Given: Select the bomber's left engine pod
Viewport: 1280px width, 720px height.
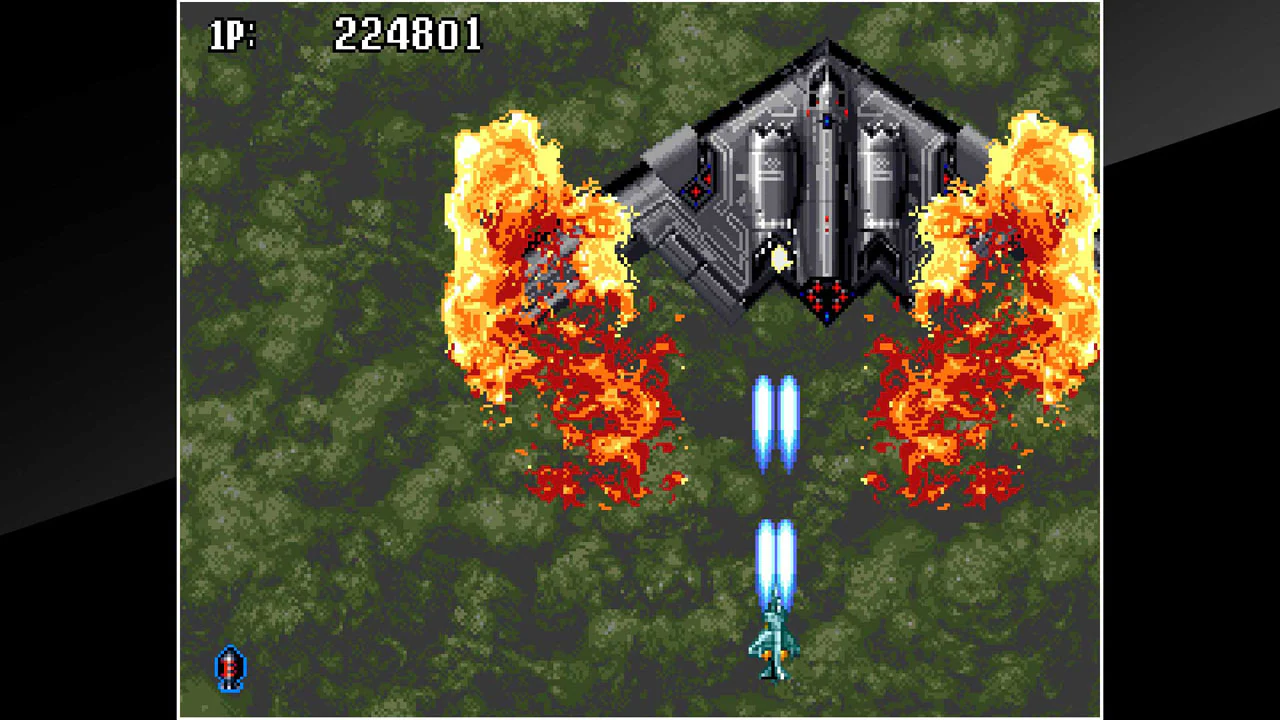Looking at the screenshot, I should (772, 175).
